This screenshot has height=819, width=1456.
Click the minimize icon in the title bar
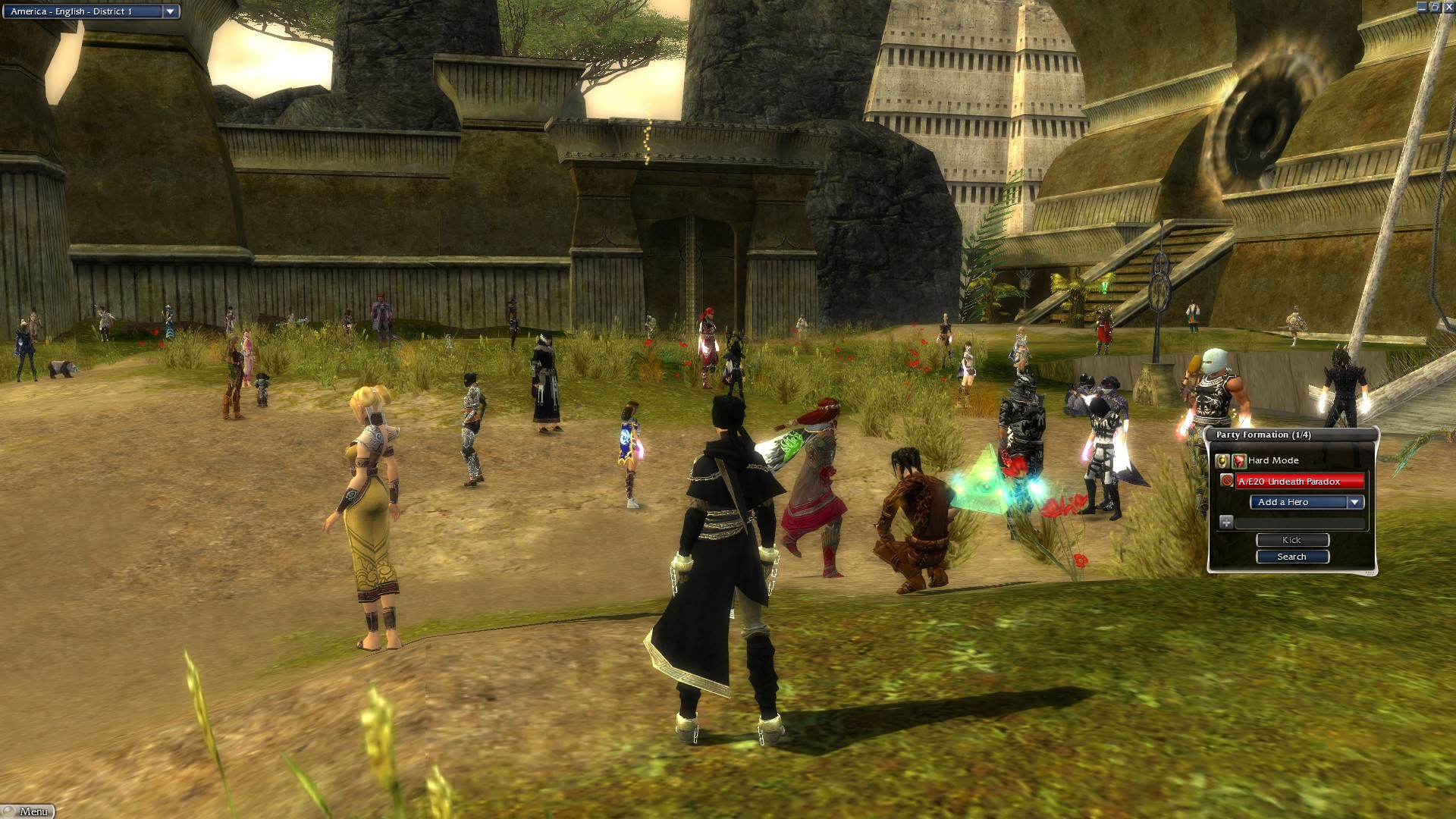click(x=1422, y=6)
